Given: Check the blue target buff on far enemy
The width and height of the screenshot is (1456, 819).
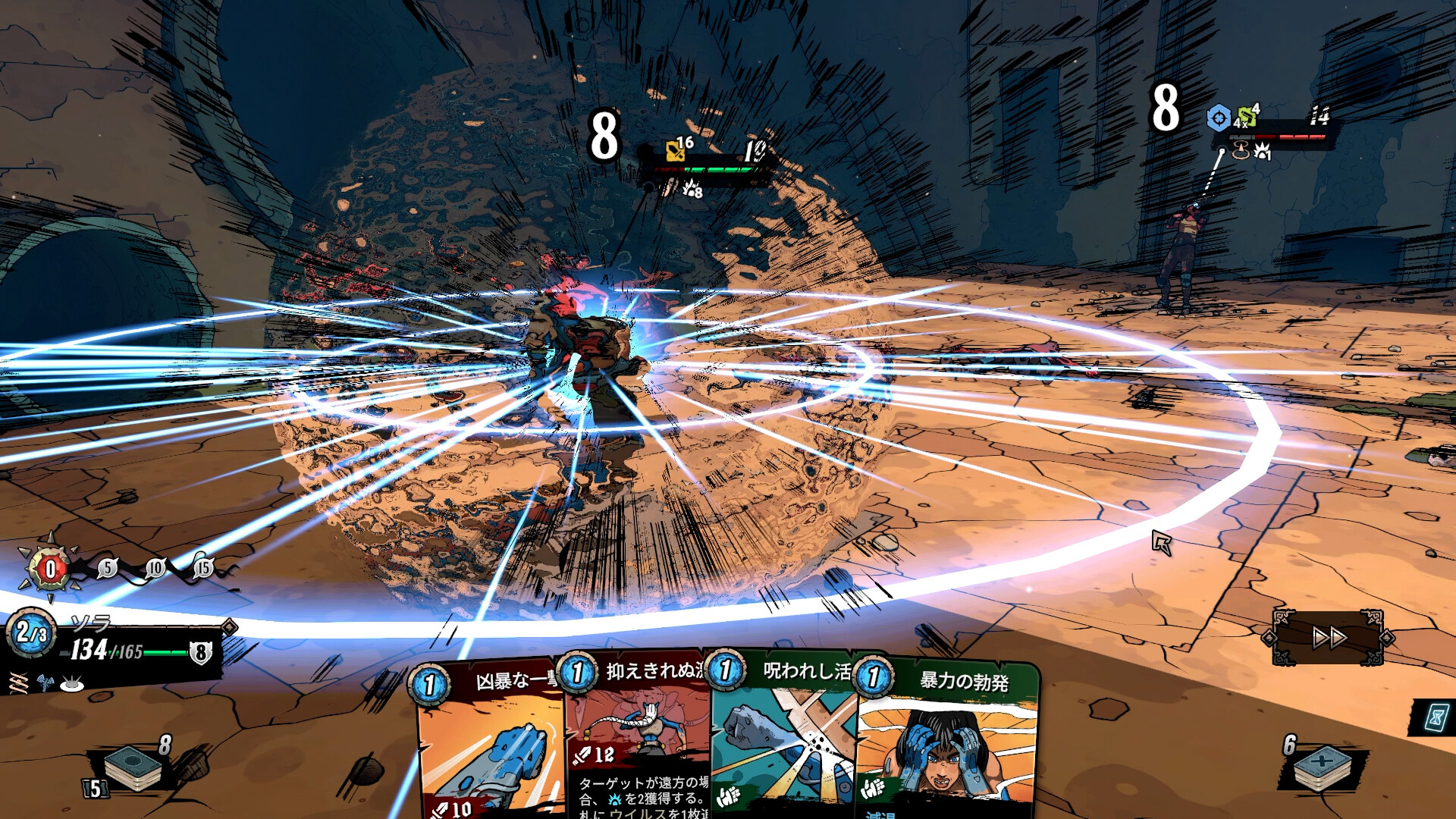Looking at the screenshot, I should click(1219, 119).
